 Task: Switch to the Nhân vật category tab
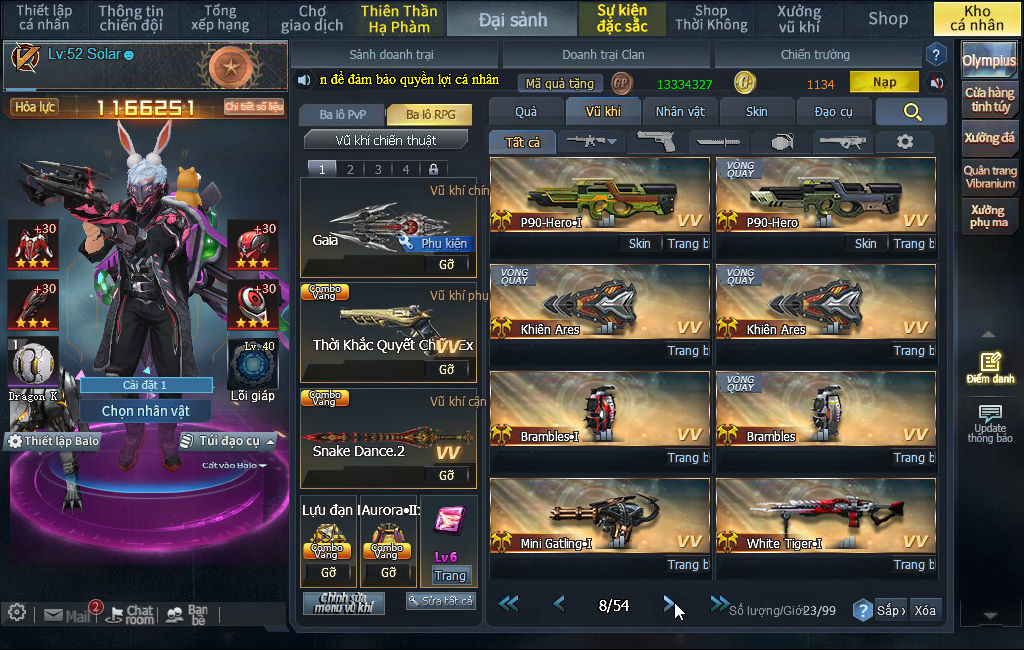click(680, 111)
